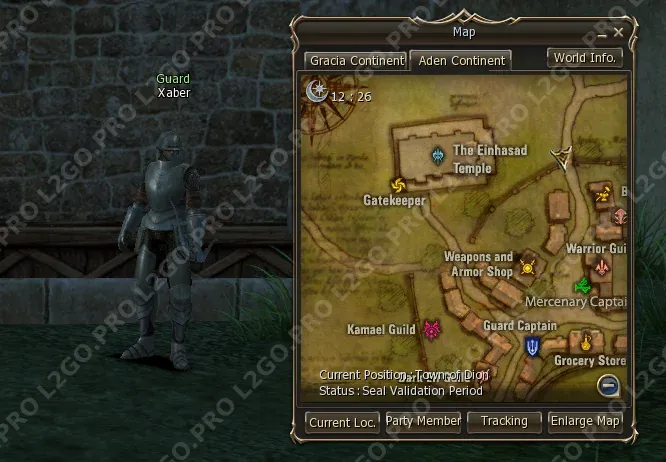The width and height of the screenshot is (666, 462).
Task: Minimize the Map window
Action: (x=603, y=33)
